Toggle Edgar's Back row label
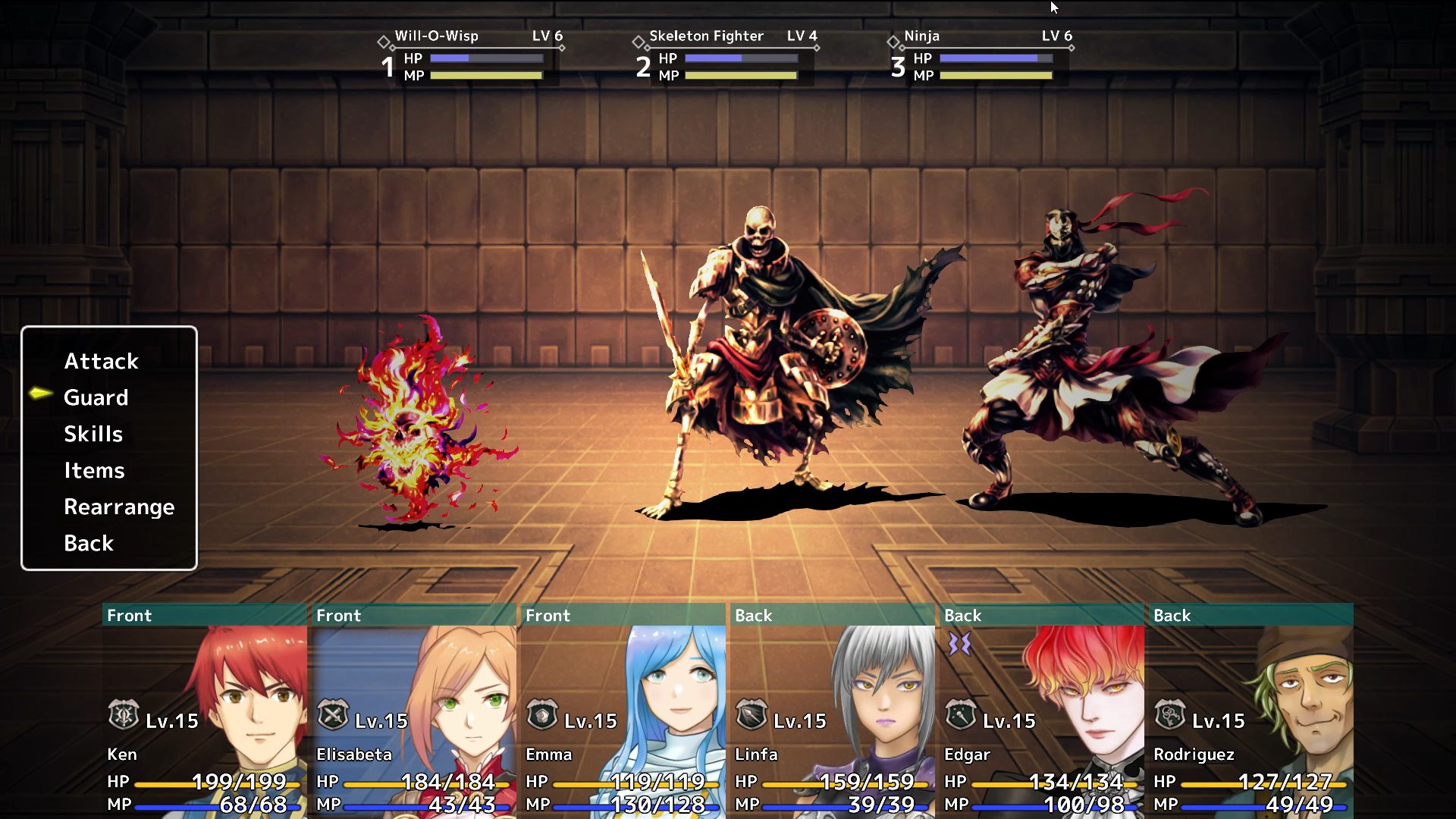This screenshot has width=1456, height=819. coord(962,616)
